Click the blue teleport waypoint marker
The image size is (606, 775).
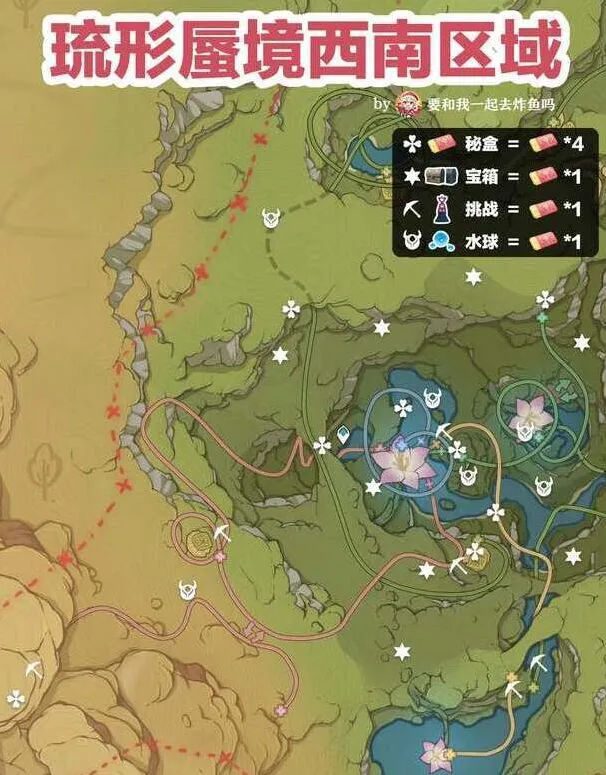tap(345, 435)
